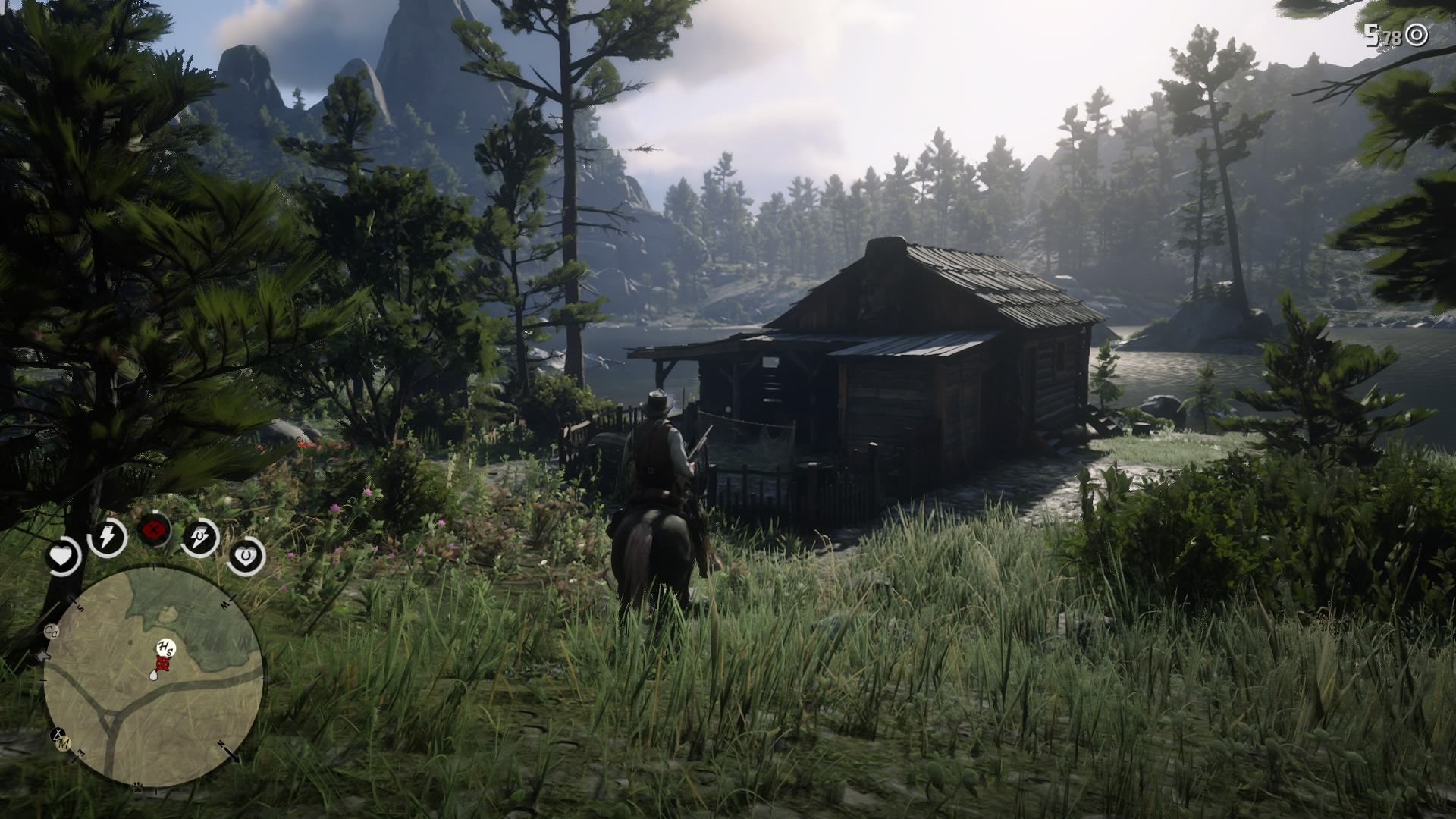The image size is (1456, 819).
Task: Click the paw print below the minimap
Action: click(x=137, y=786)
